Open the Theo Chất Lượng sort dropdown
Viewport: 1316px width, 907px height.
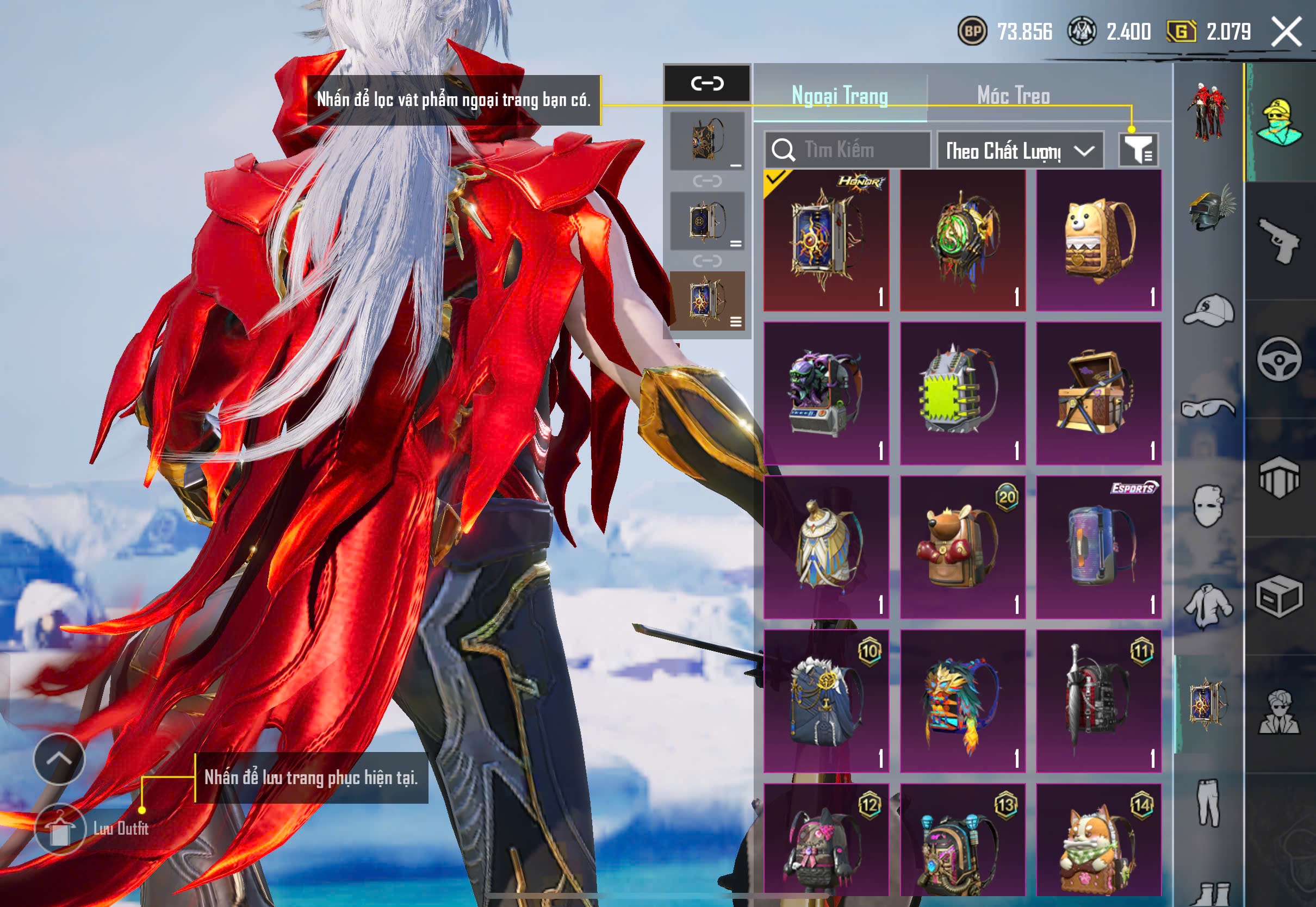point(1020,151)
